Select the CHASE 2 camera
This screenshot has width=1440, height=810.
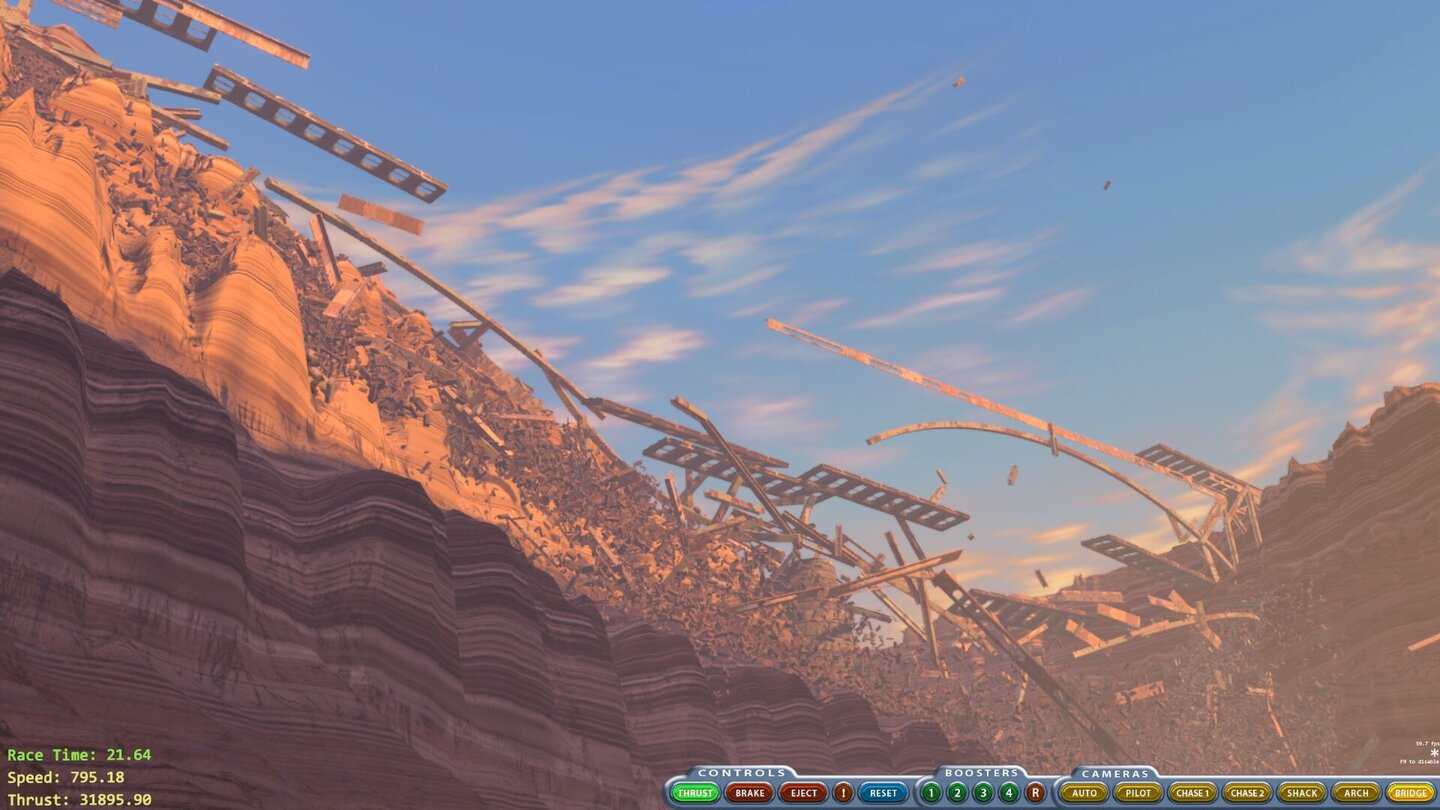pyautogui.click(x=1248, y=793)
